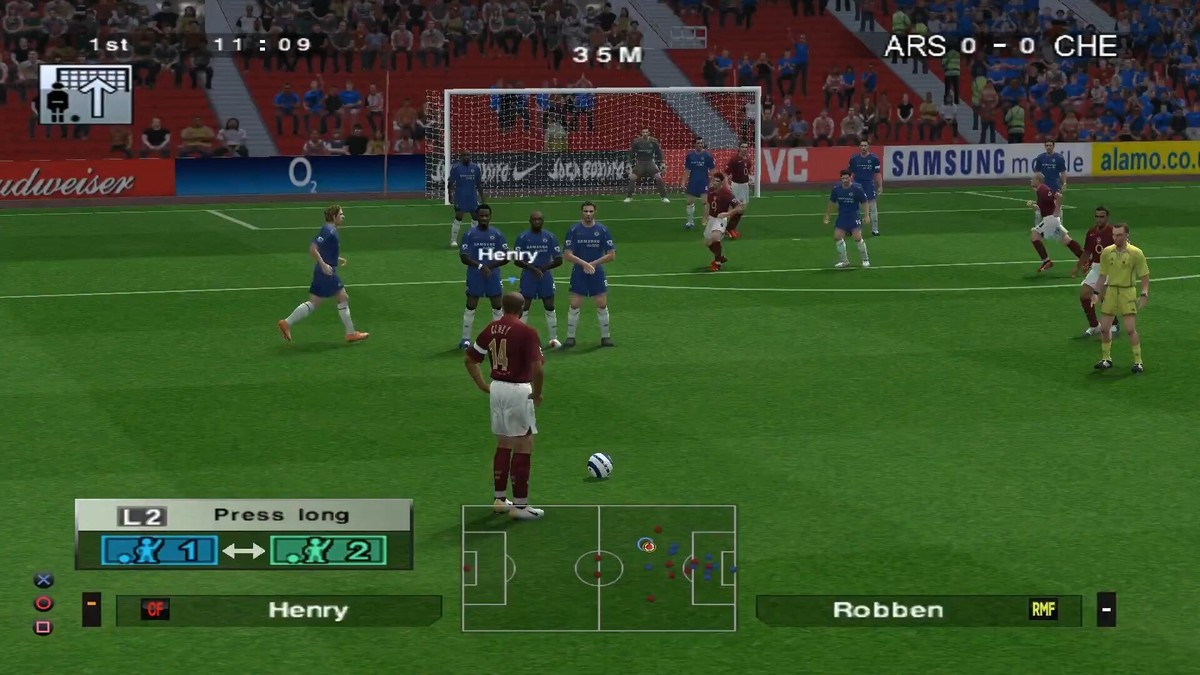The image size is (1200, 675).
Task: Click the pitch radar minimap
Action: [599, 568]
